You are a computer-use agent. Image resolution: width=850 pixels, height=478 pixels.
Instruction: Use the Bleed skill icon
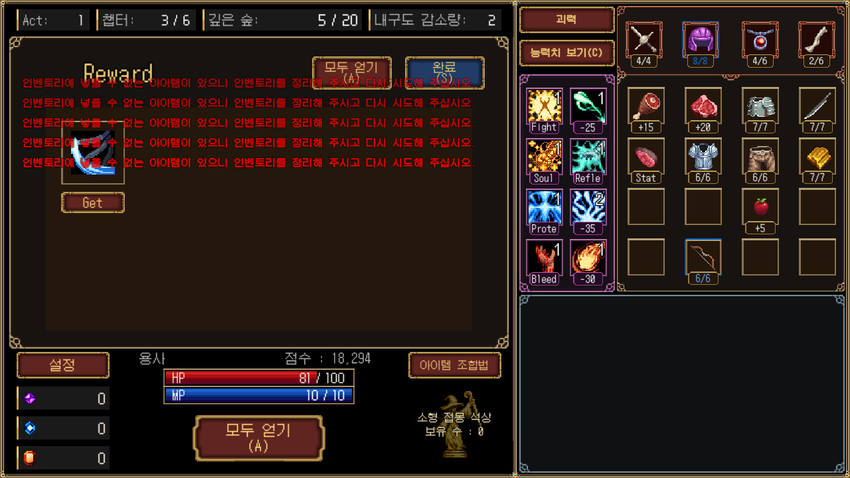[x=544, y=260]
